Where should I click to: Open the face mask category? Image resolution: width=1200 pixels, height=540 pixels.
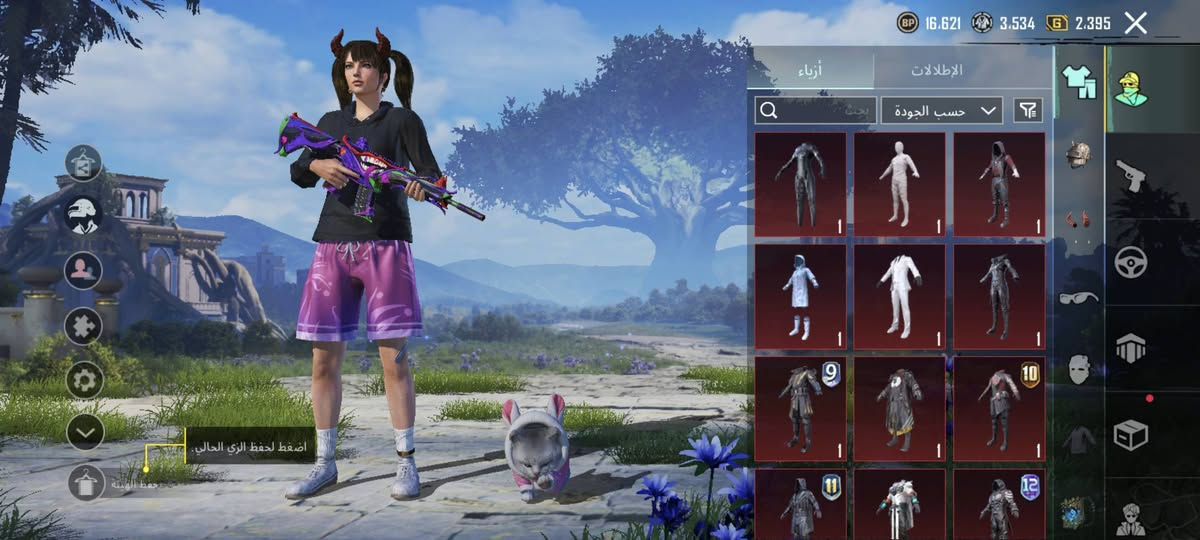point(1078,368)
